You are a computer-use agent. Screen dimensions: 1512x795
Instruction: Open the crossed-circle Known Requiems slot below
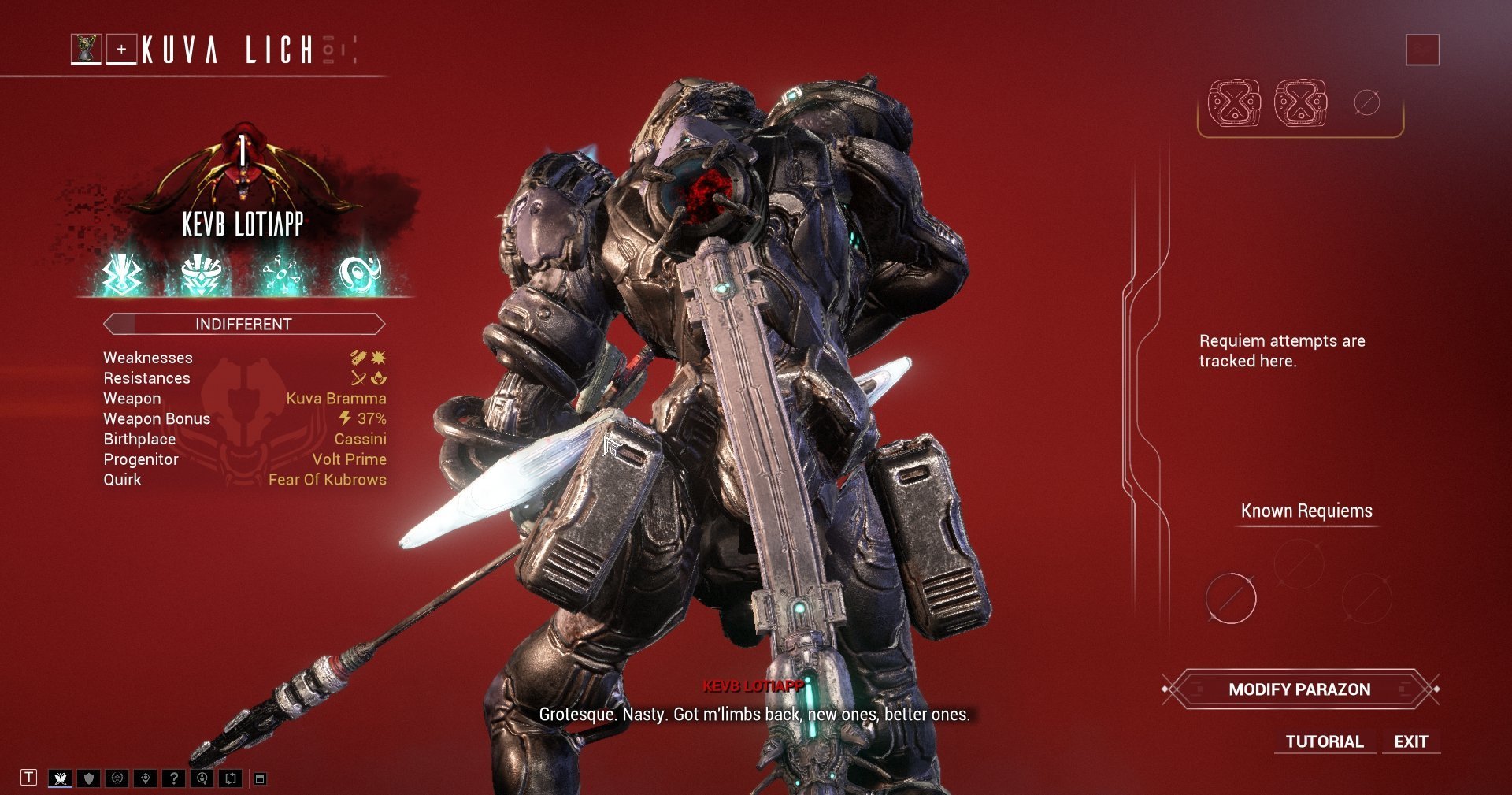1231,599
